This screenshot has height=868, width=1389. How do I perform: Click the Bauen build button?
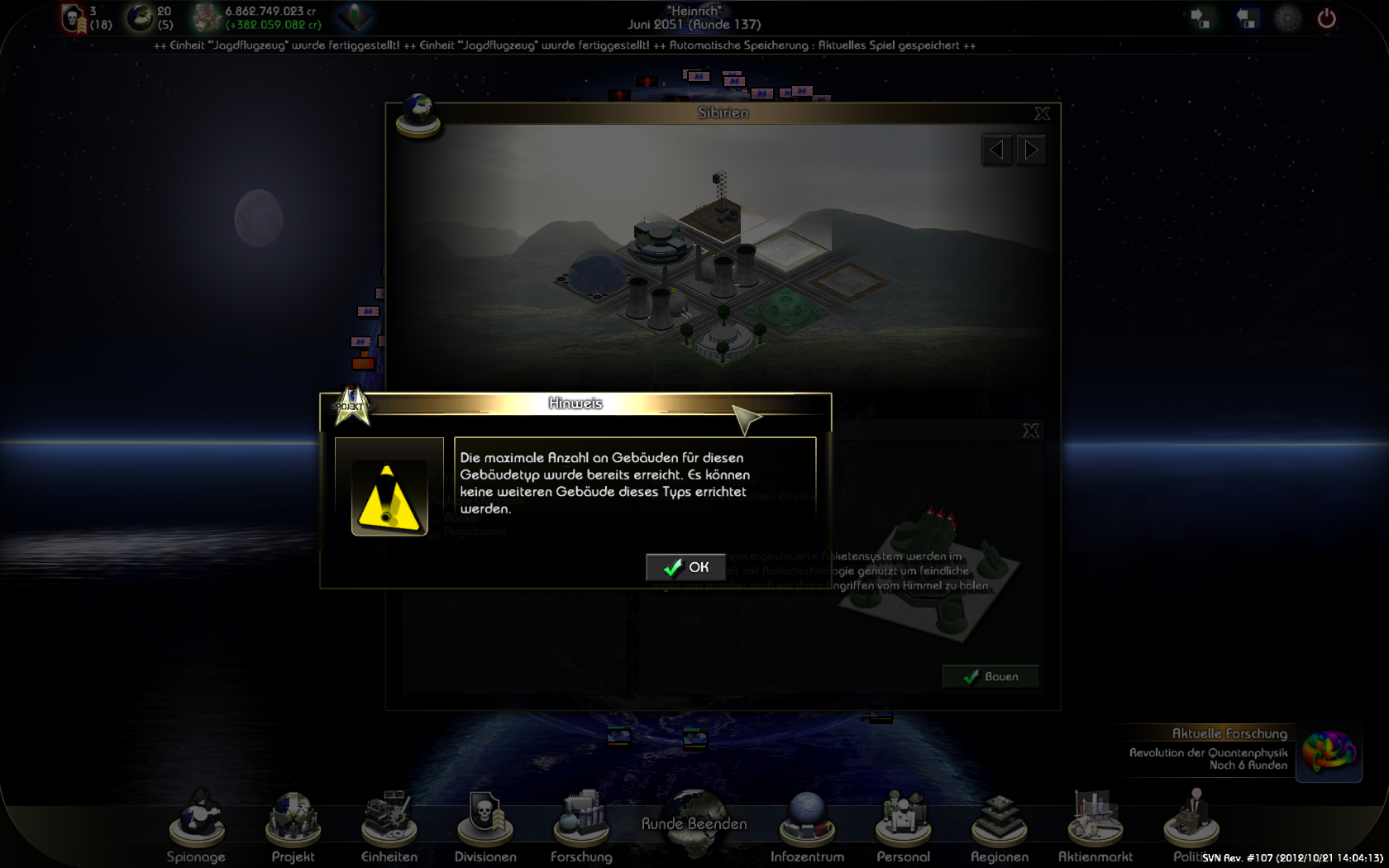click(x=990, y=676)
